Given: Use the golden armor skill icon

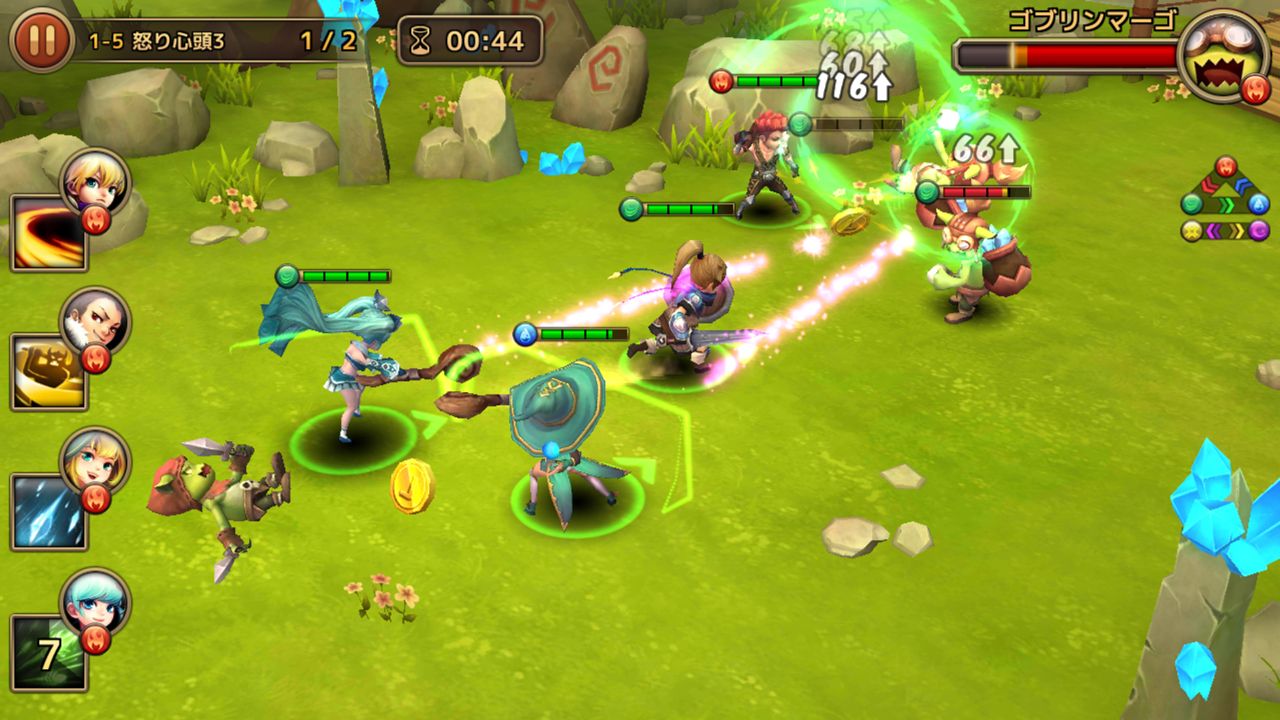Looking at the screenshot, I should point(48,372).
